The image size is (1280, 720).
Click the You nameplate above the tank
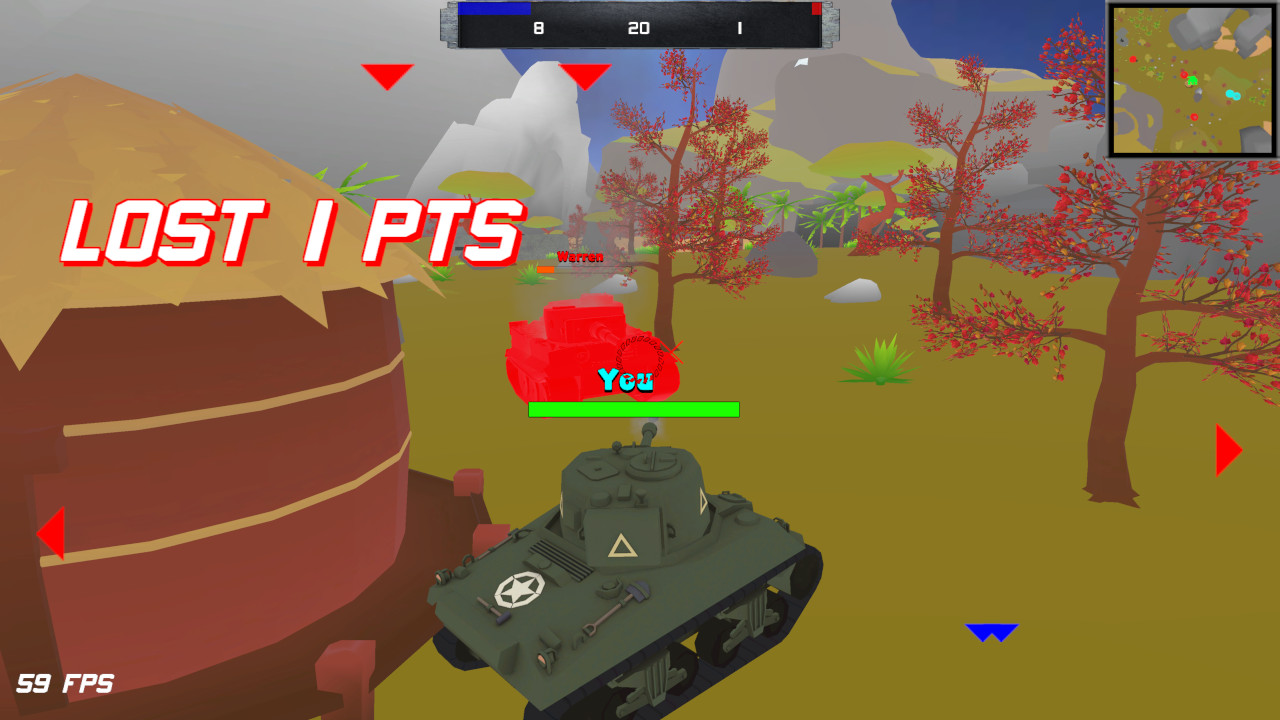click(624, 378)
